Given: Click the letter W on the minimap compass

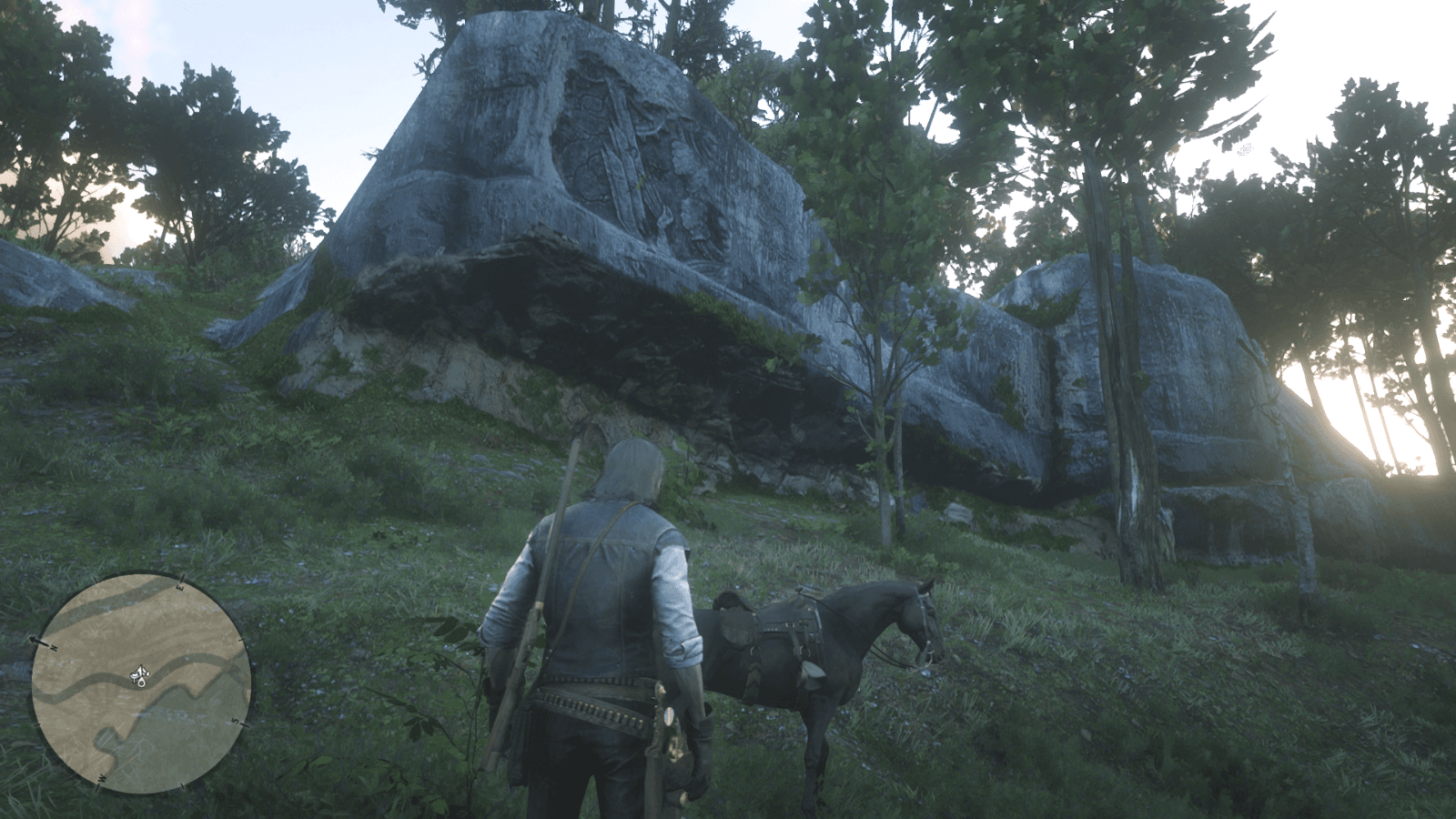Looking at the screenshot, I should 101,779.
